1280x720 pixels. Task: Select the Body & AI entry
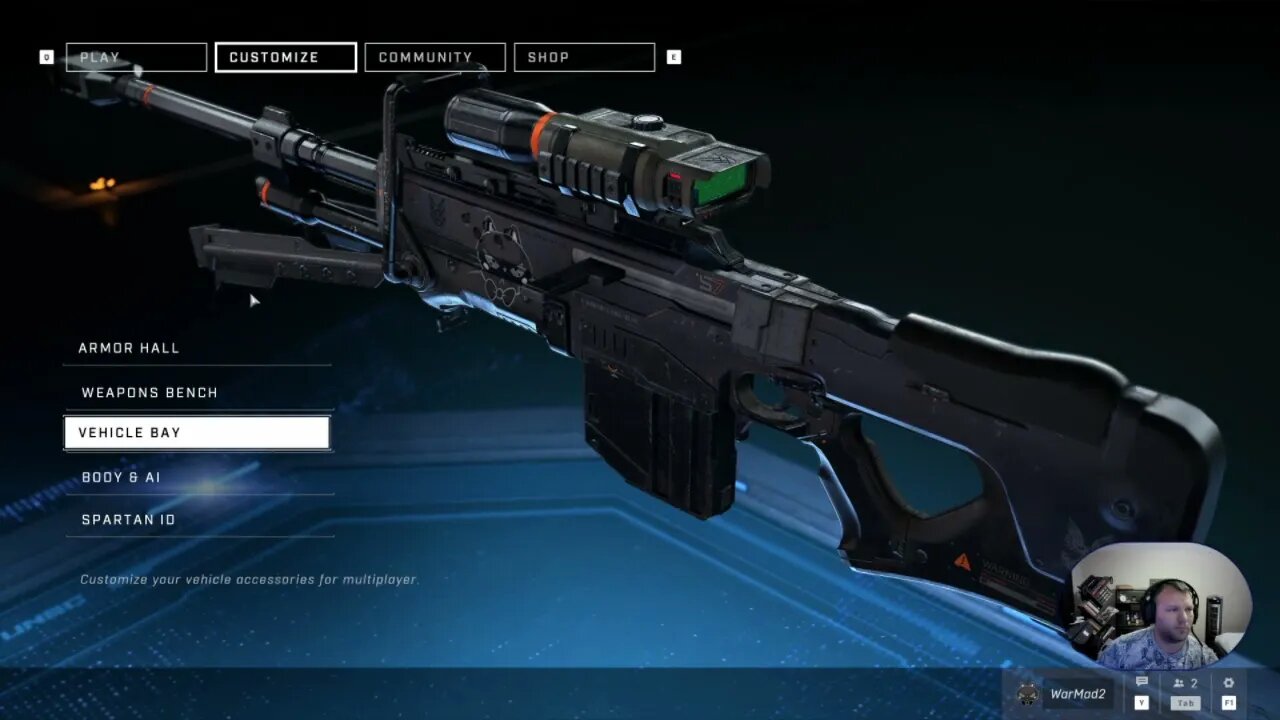pos(196,477)
